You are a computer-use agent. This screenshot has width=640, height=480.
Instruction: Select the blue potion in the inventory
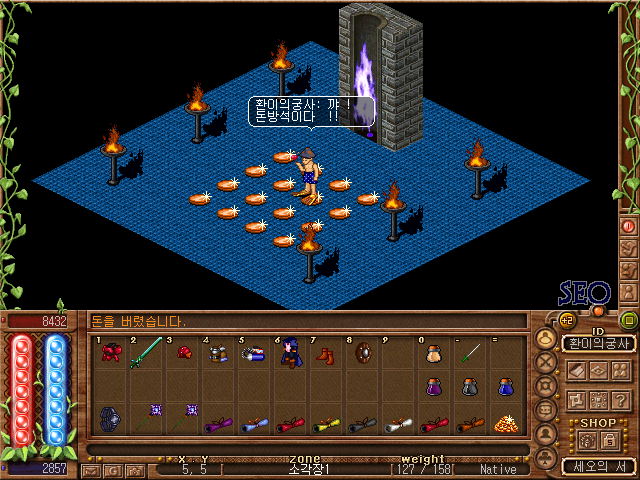click(505, 387)
